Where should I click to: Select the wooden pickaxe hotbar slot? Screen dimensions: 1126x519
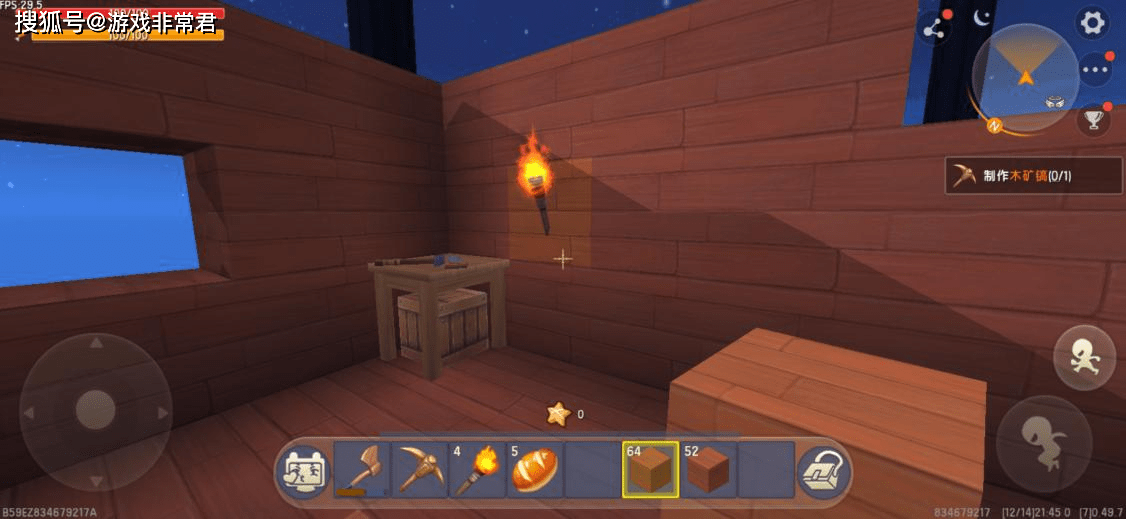pyautogui.click(x=419, y=469)
